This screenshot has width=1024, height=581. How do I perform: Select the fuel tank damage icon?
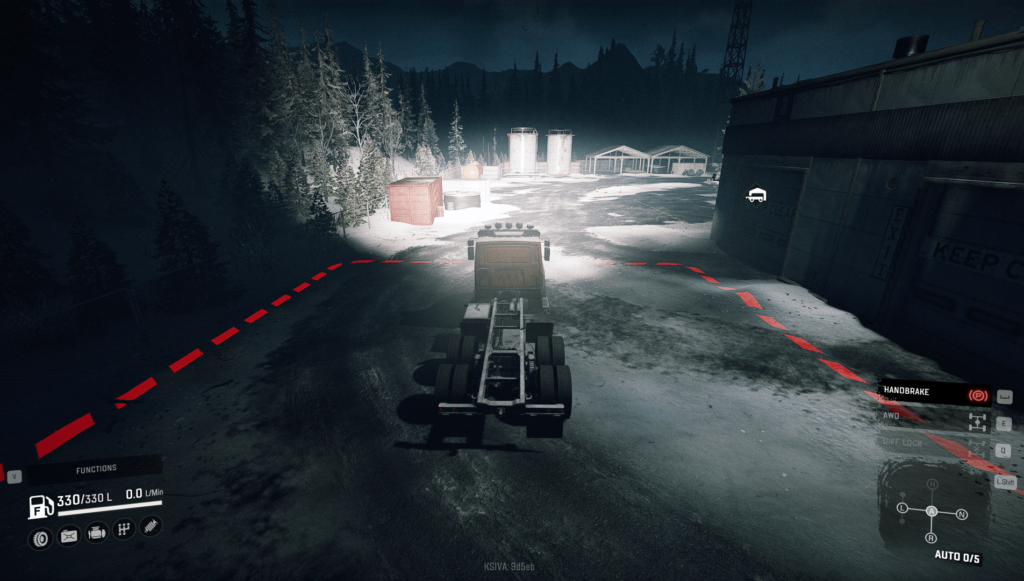(x=69, y=536)
